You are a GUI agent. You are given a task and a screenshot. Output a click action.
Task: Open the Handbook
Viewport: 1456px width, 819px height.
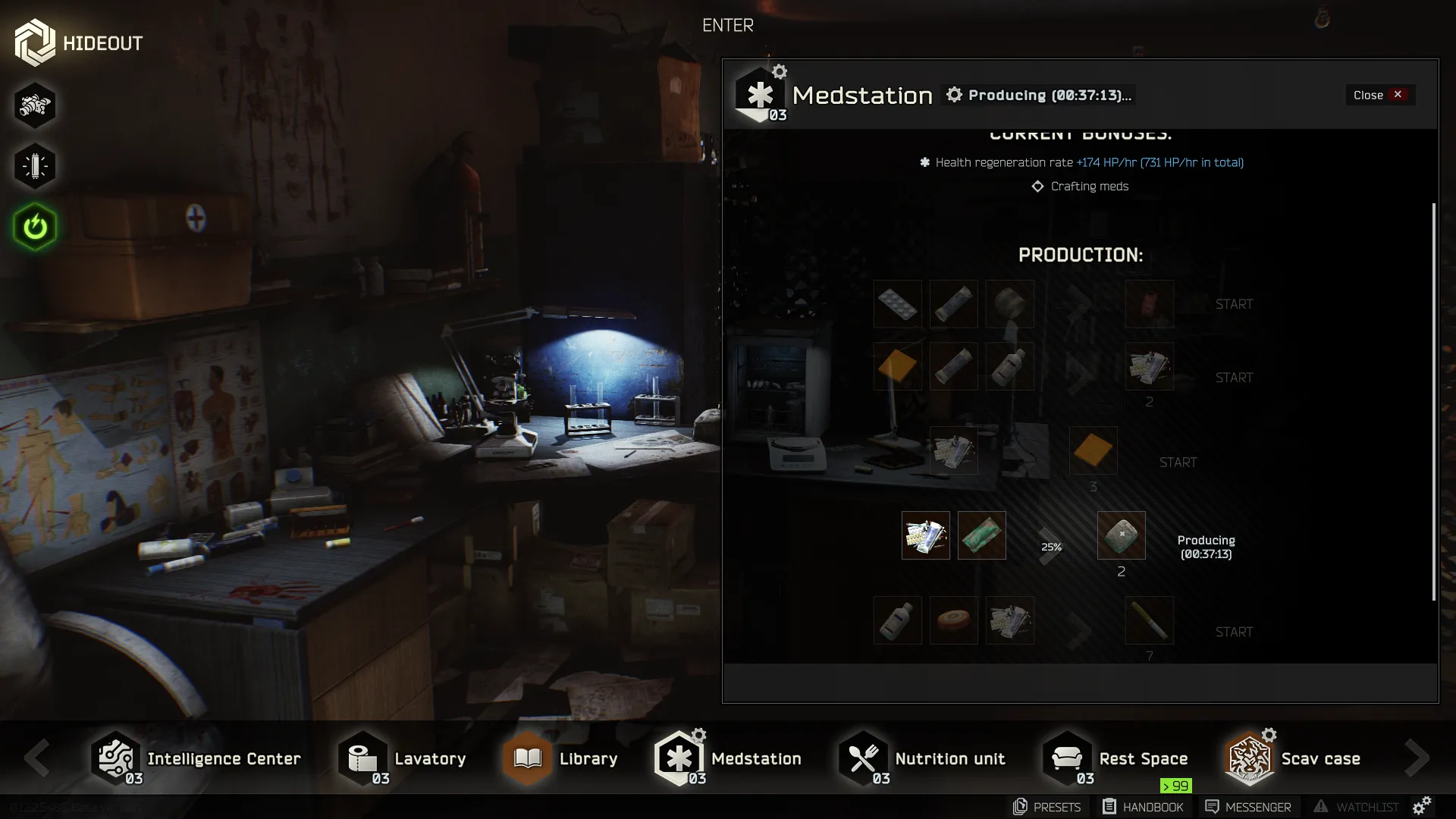click(1143, 807)
